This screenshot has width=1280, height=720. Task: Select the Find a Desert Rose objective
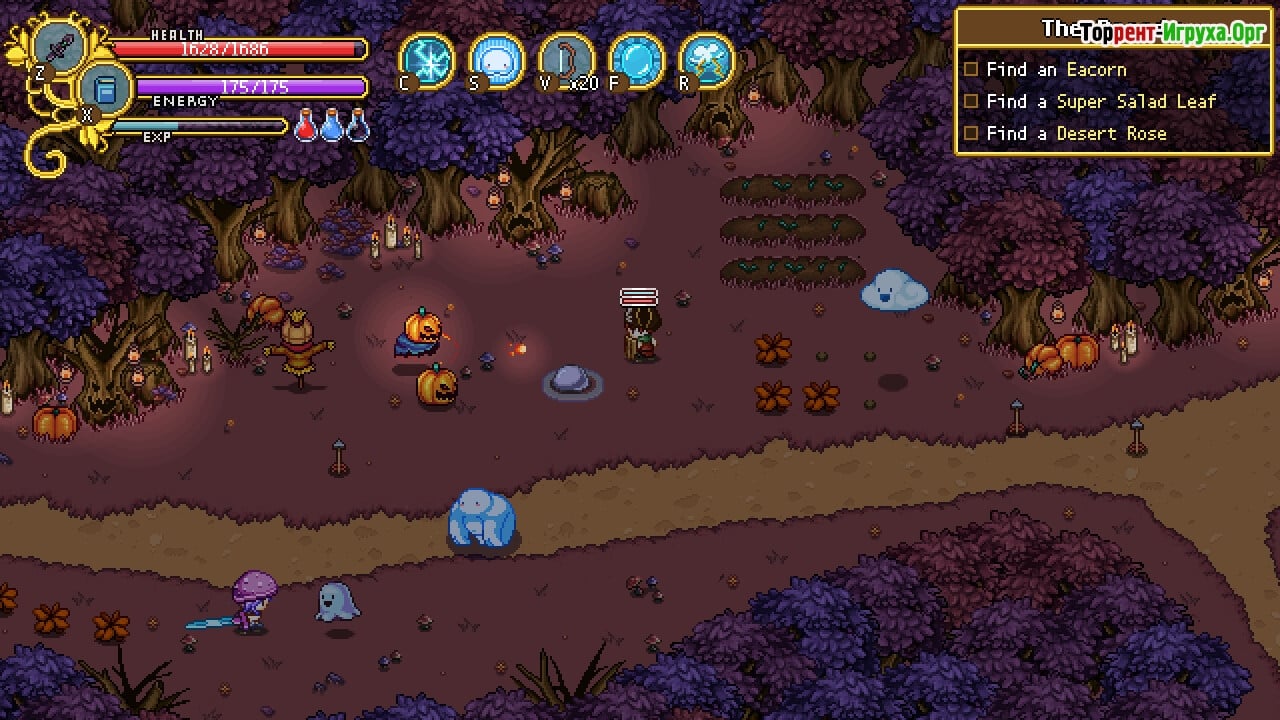click(x=1075, y=134)
